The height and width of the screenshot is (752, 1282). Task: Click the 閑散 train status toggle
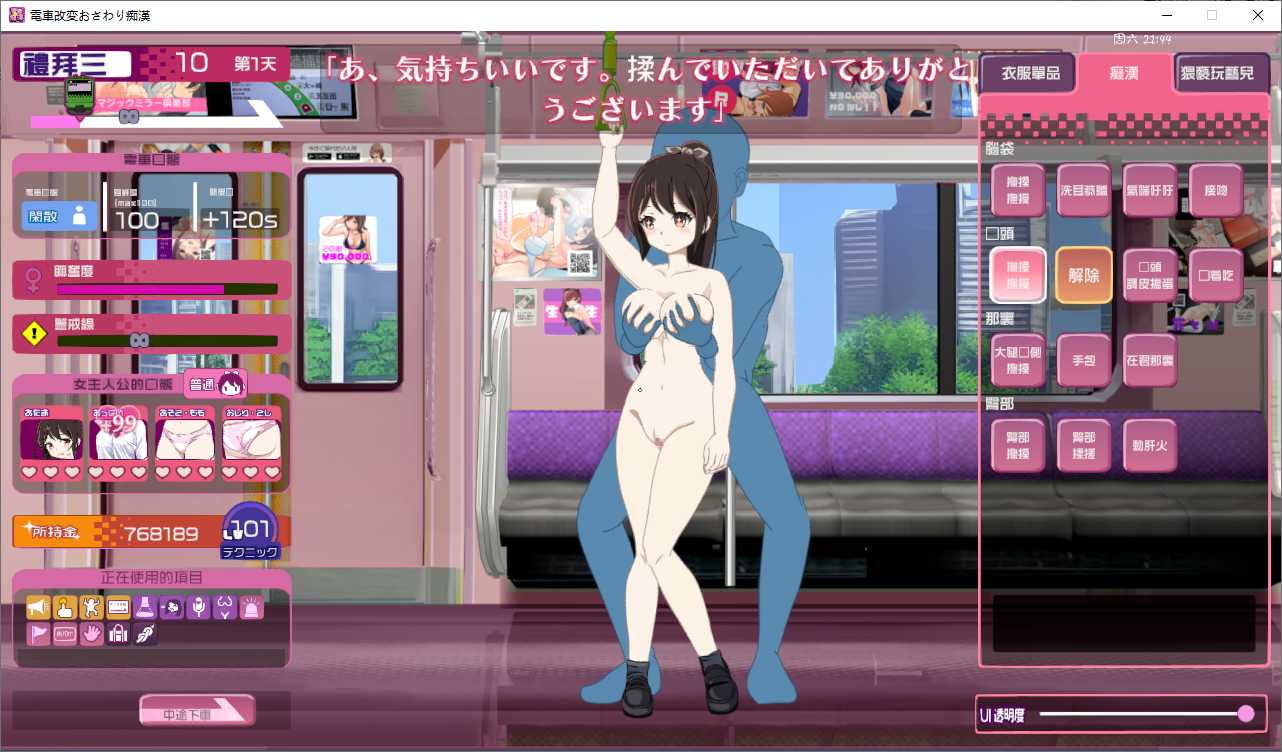[57, 216]
